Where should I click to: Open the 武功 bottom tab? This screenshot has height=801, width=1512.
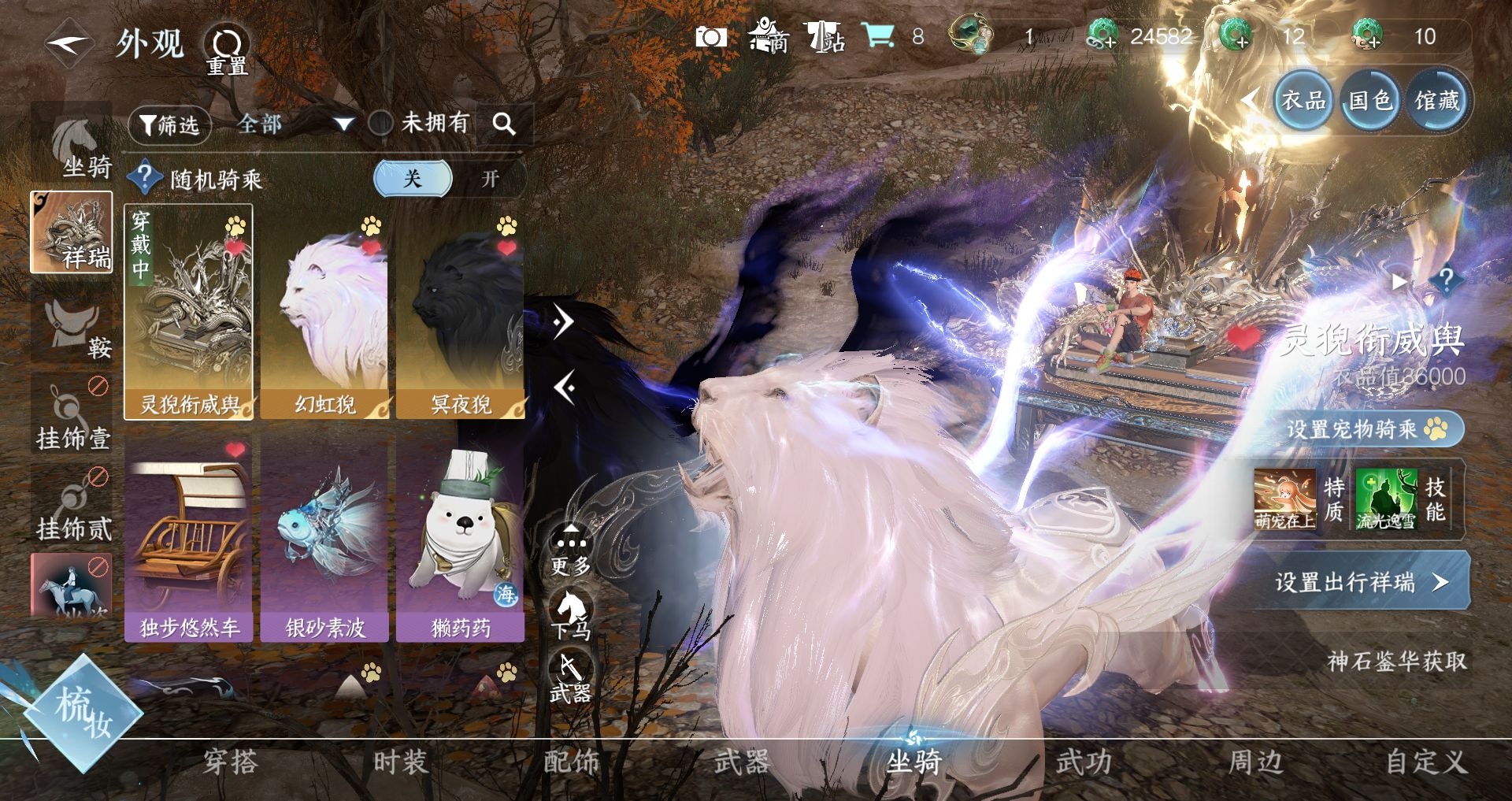(x=1084, y=762)
